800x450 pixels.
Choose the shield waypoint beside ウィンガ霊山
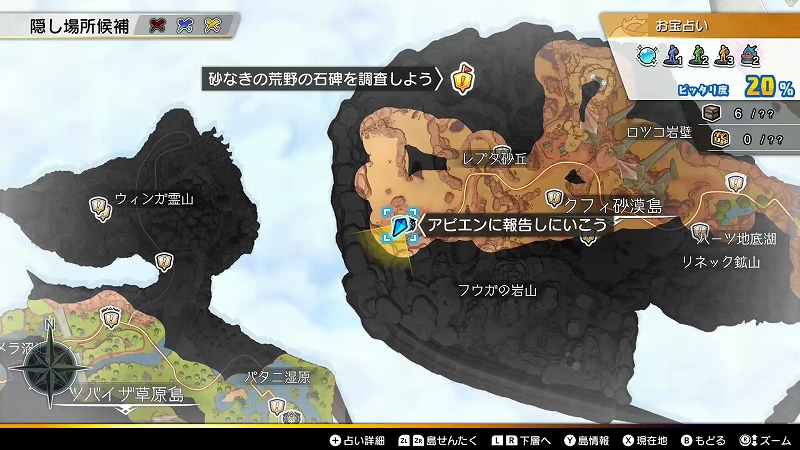click(x=99, y=207)
